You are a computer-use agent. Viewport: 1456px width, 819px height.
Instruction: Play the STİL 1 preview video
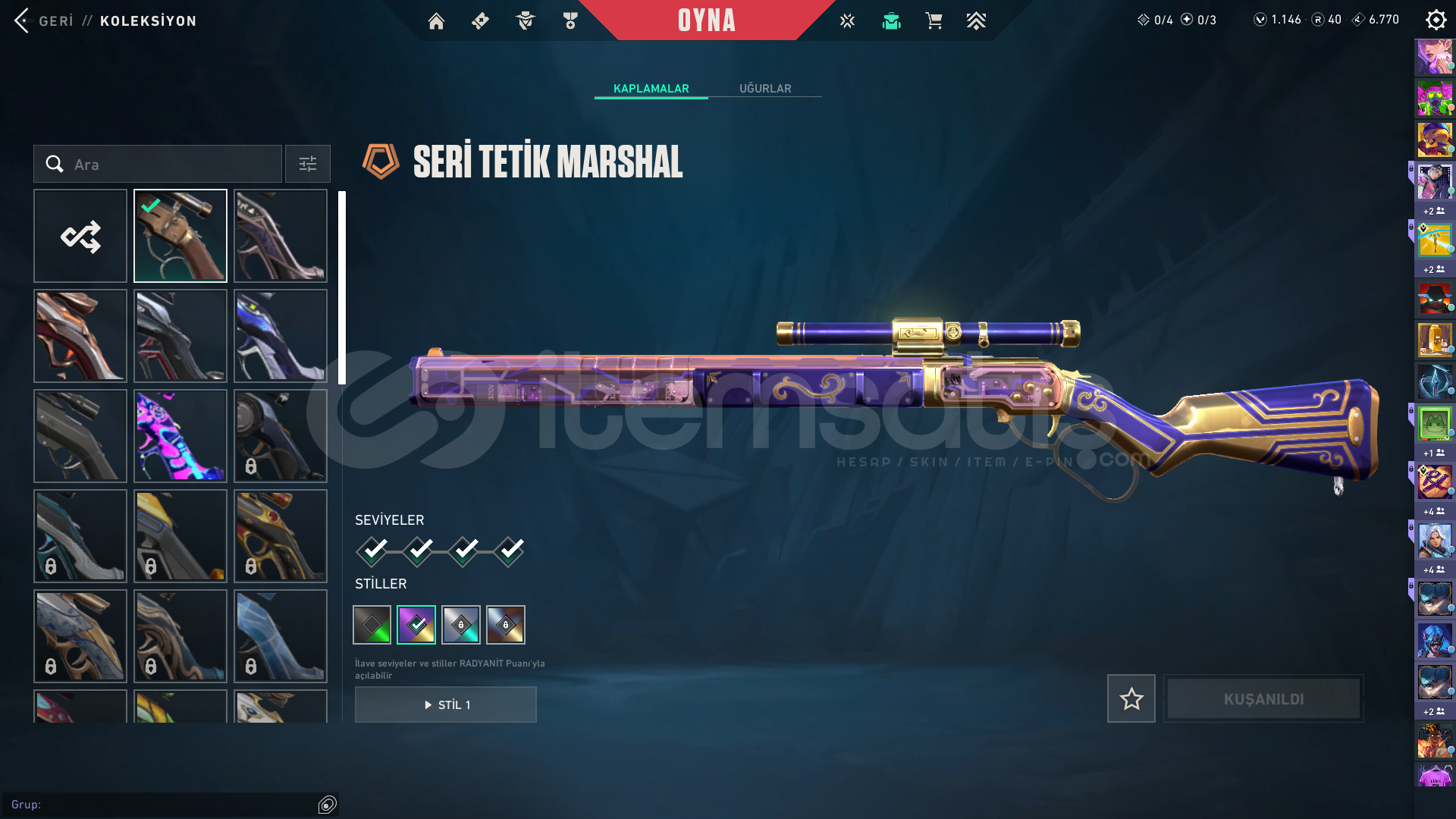pos(446,704)
